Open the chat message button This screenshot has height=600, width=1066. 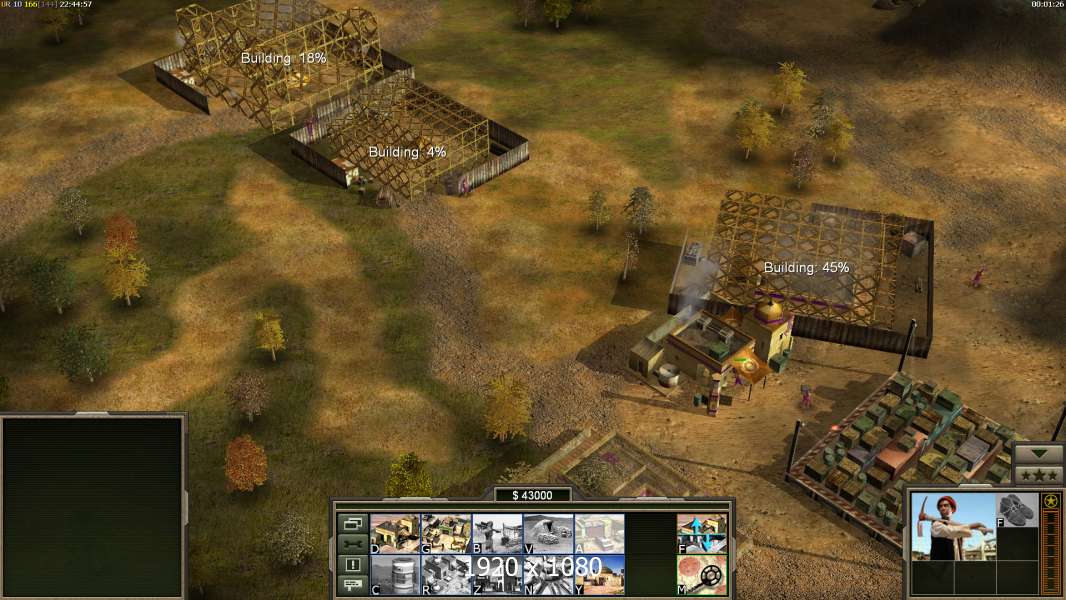tap(352, 586)
